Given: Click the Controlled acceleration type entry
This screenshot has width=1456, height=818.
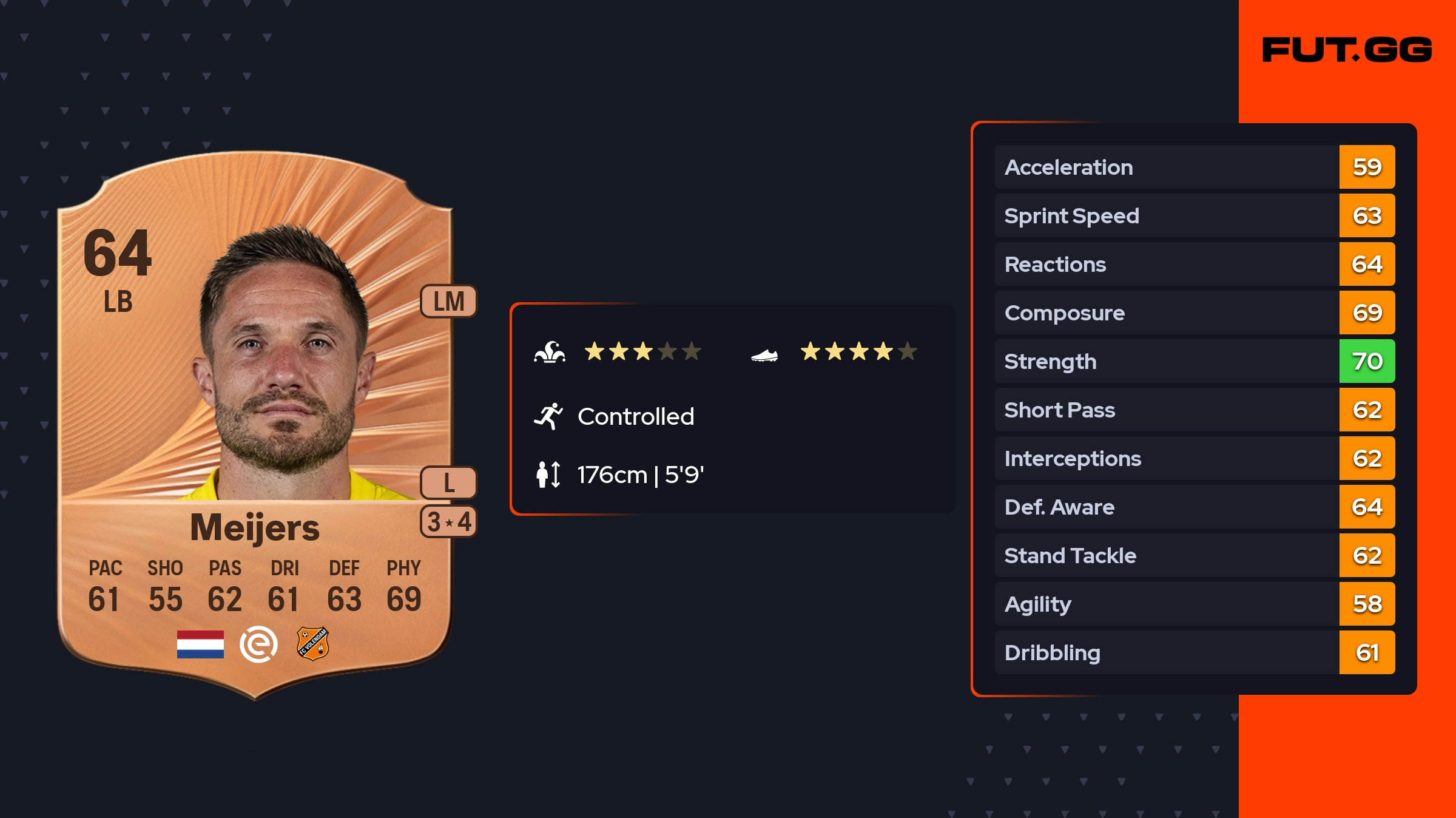Looking at the screenshot, I should coord(635,417).
